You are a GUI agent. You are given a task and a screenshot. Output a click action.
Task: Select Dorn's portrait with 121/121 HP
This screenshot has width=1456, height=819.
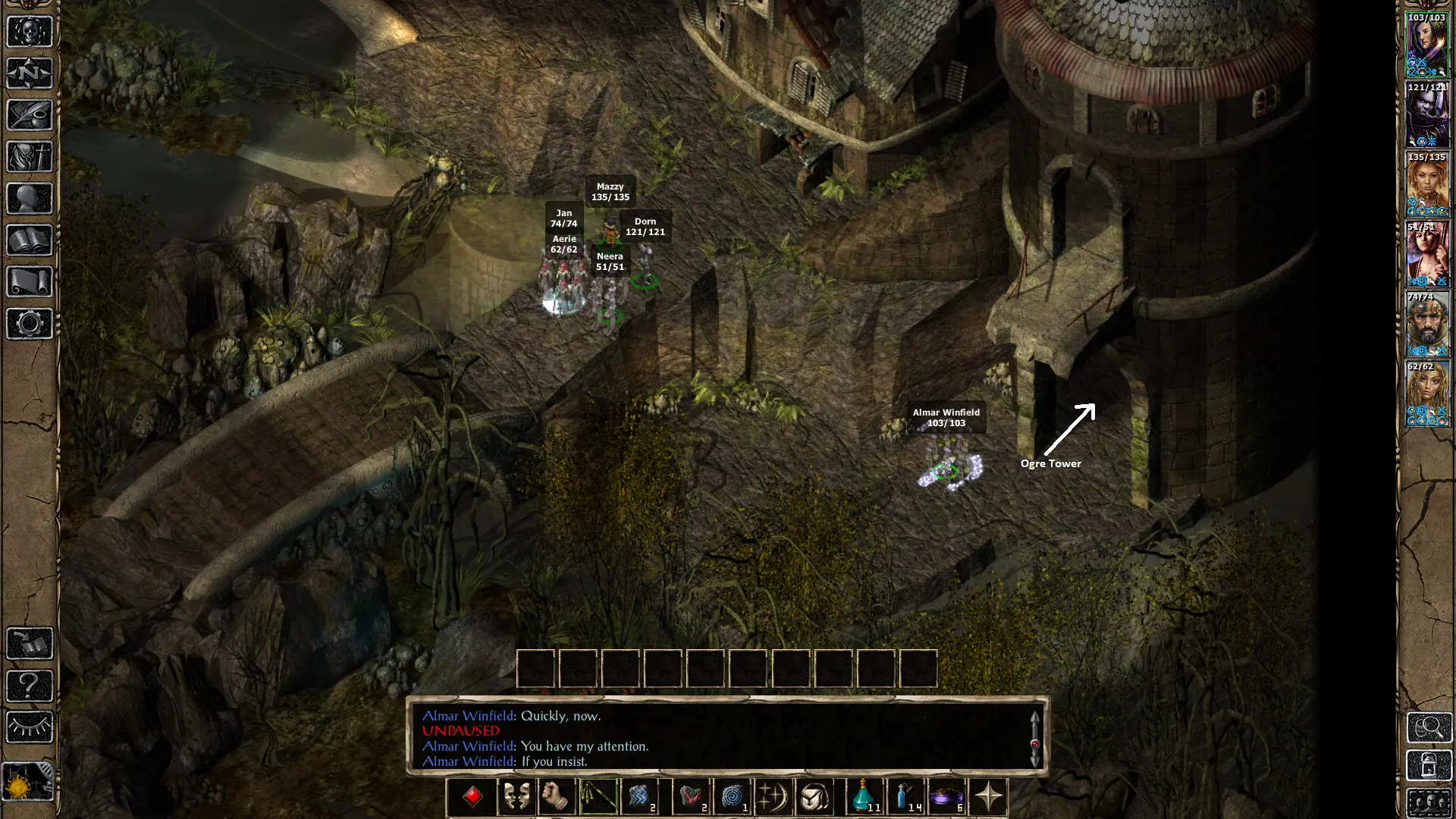1427,115
